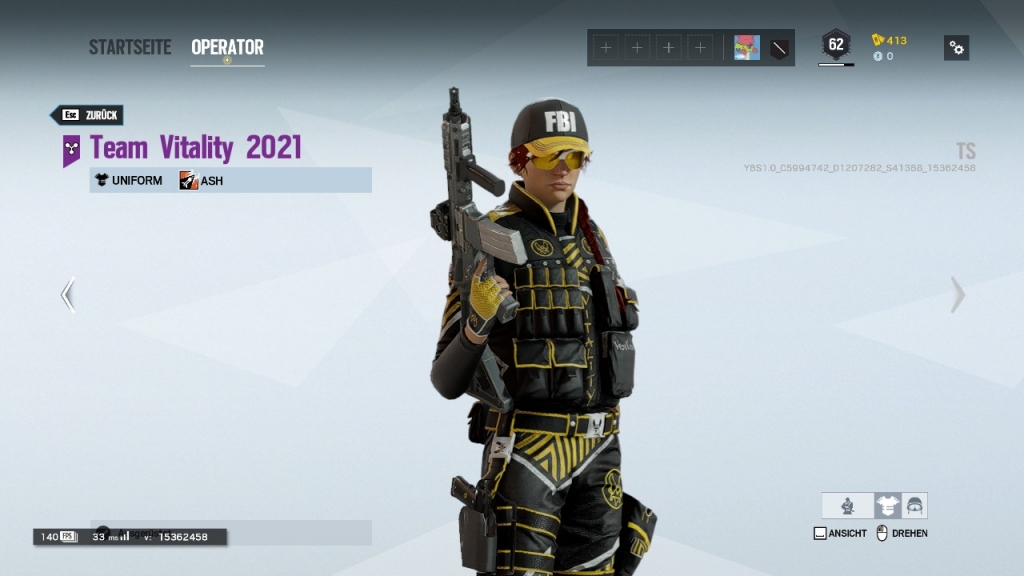Viewport: 1024px width, 576px height.
Task: Click the level 62 clearance badge
Action: (836, 45)
